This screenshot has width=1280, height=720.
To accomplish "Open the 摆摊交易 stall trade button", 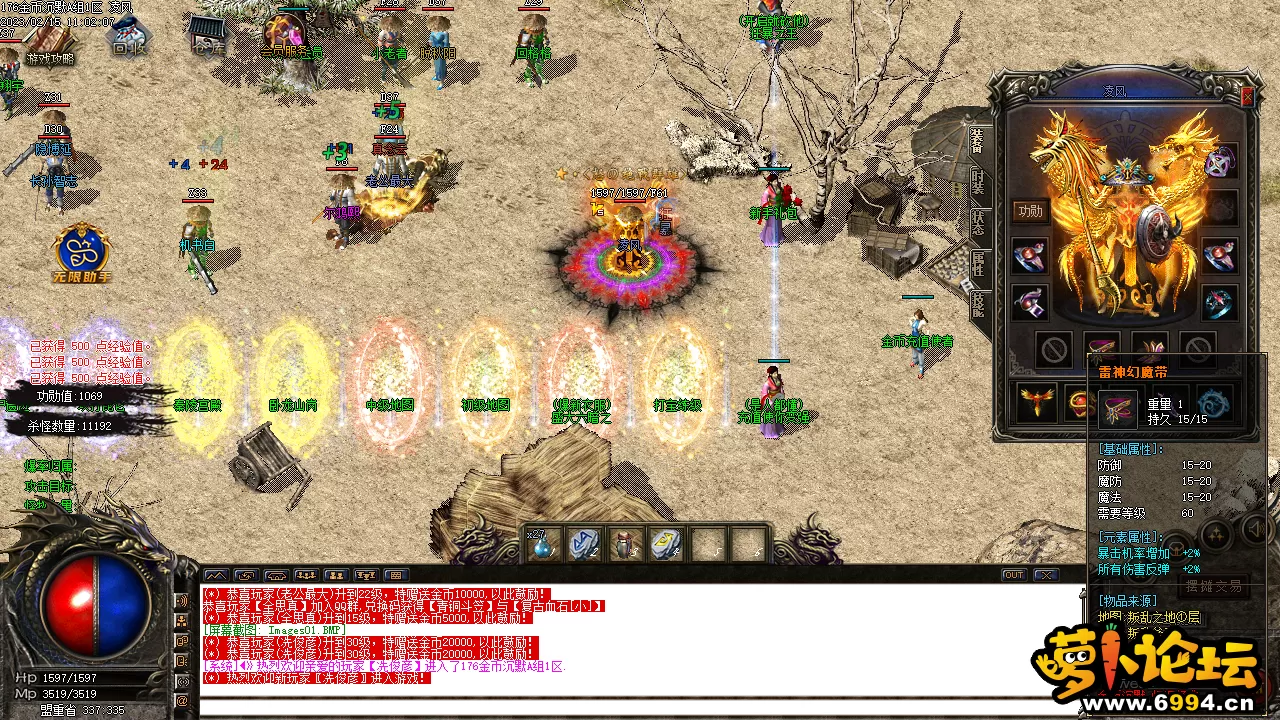I will tap(1214, 586).
